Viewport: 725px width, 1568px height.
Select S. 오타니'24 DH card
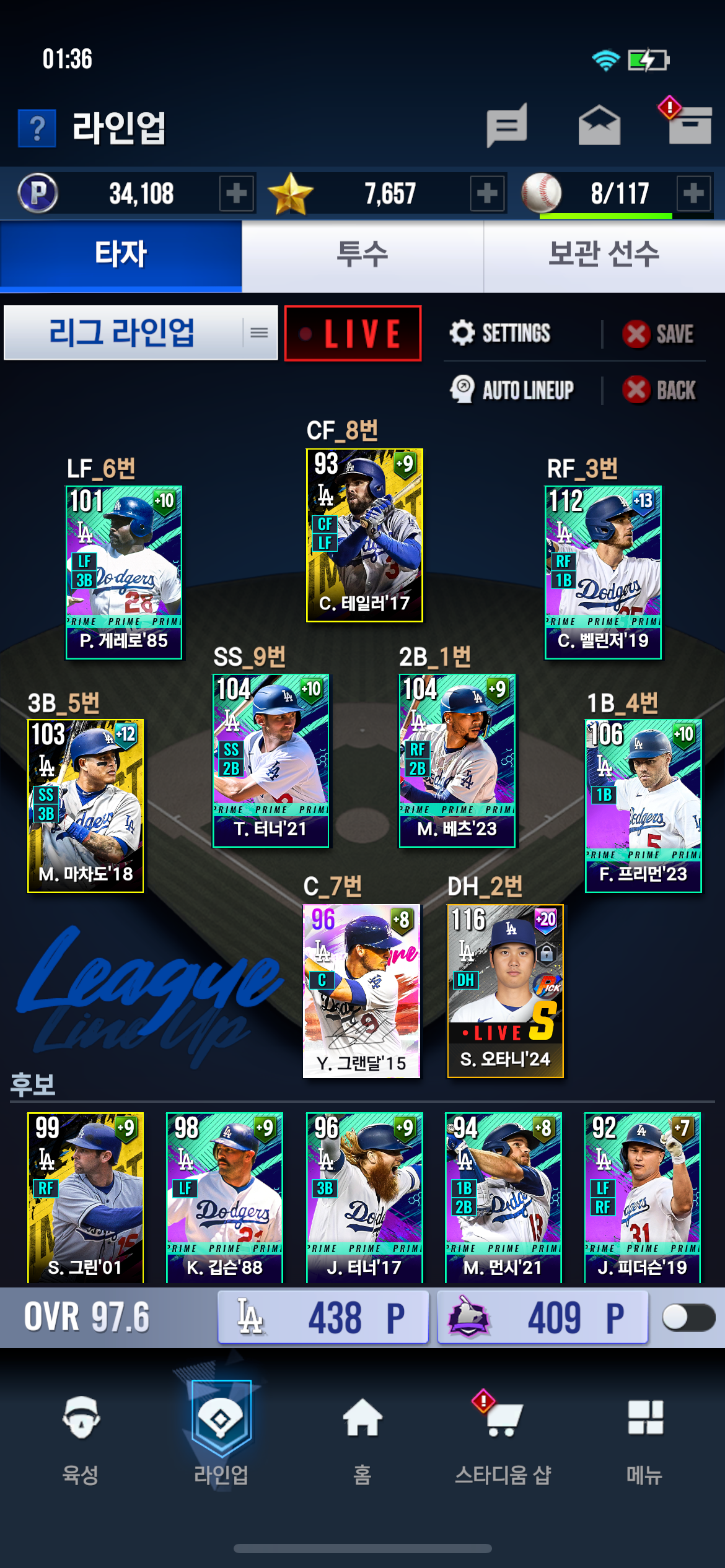click(505, 991)
